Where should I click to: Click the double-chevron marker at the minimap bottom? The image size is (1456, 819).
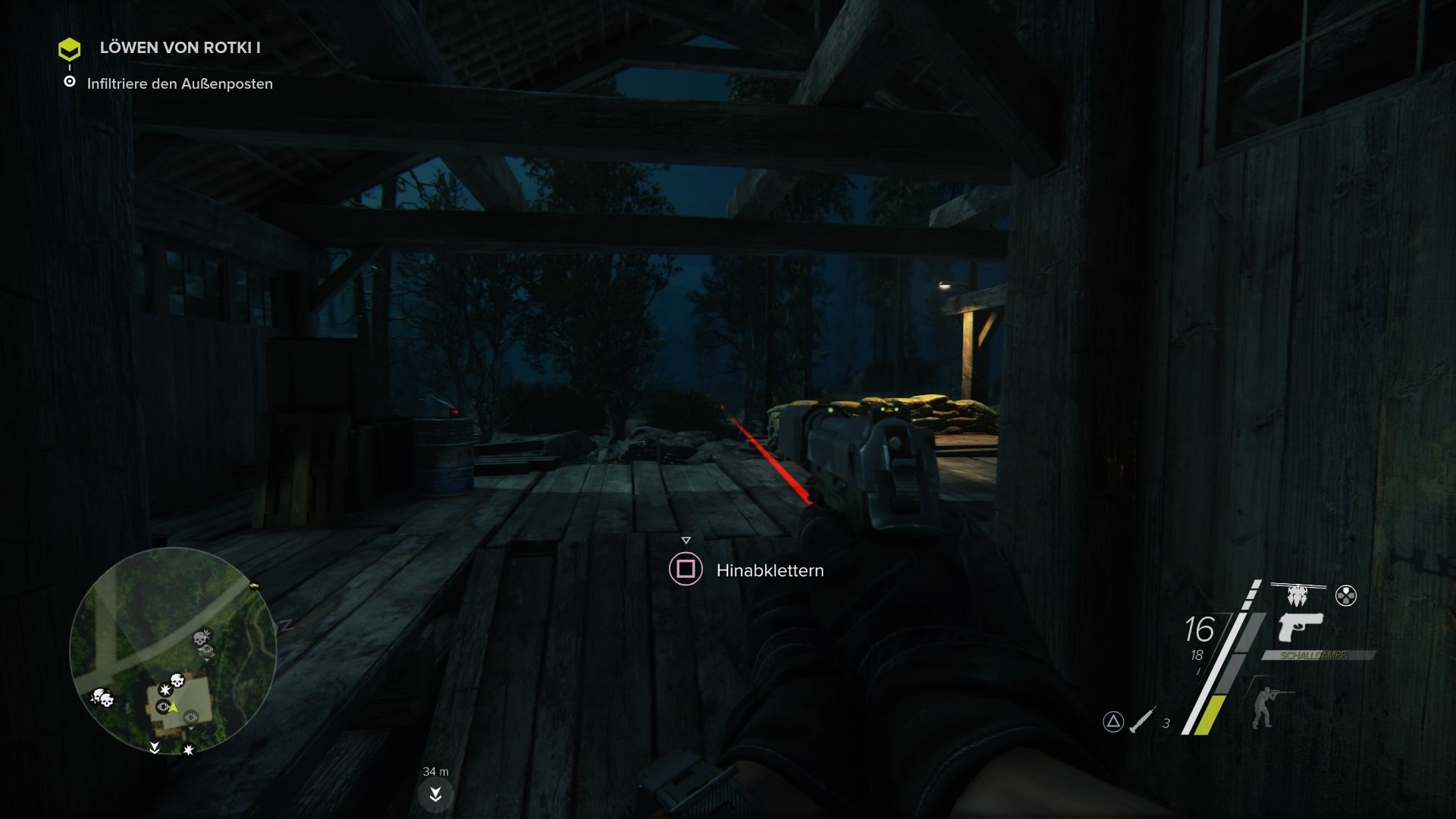pyautogui.click(x=155, y=748)
